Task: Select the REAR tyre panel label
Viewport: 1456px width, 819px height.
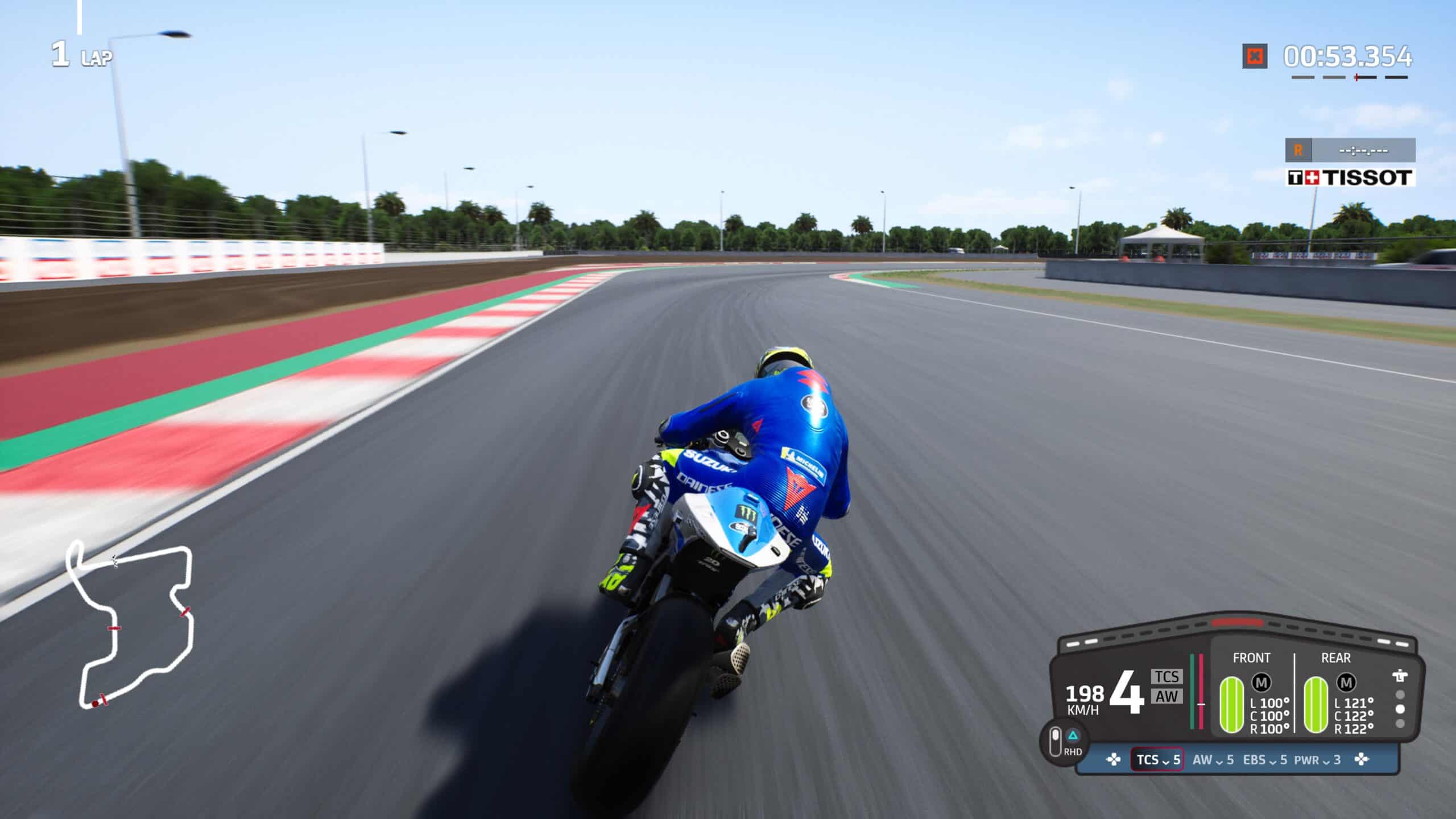Action: [x=1335, y=657]
